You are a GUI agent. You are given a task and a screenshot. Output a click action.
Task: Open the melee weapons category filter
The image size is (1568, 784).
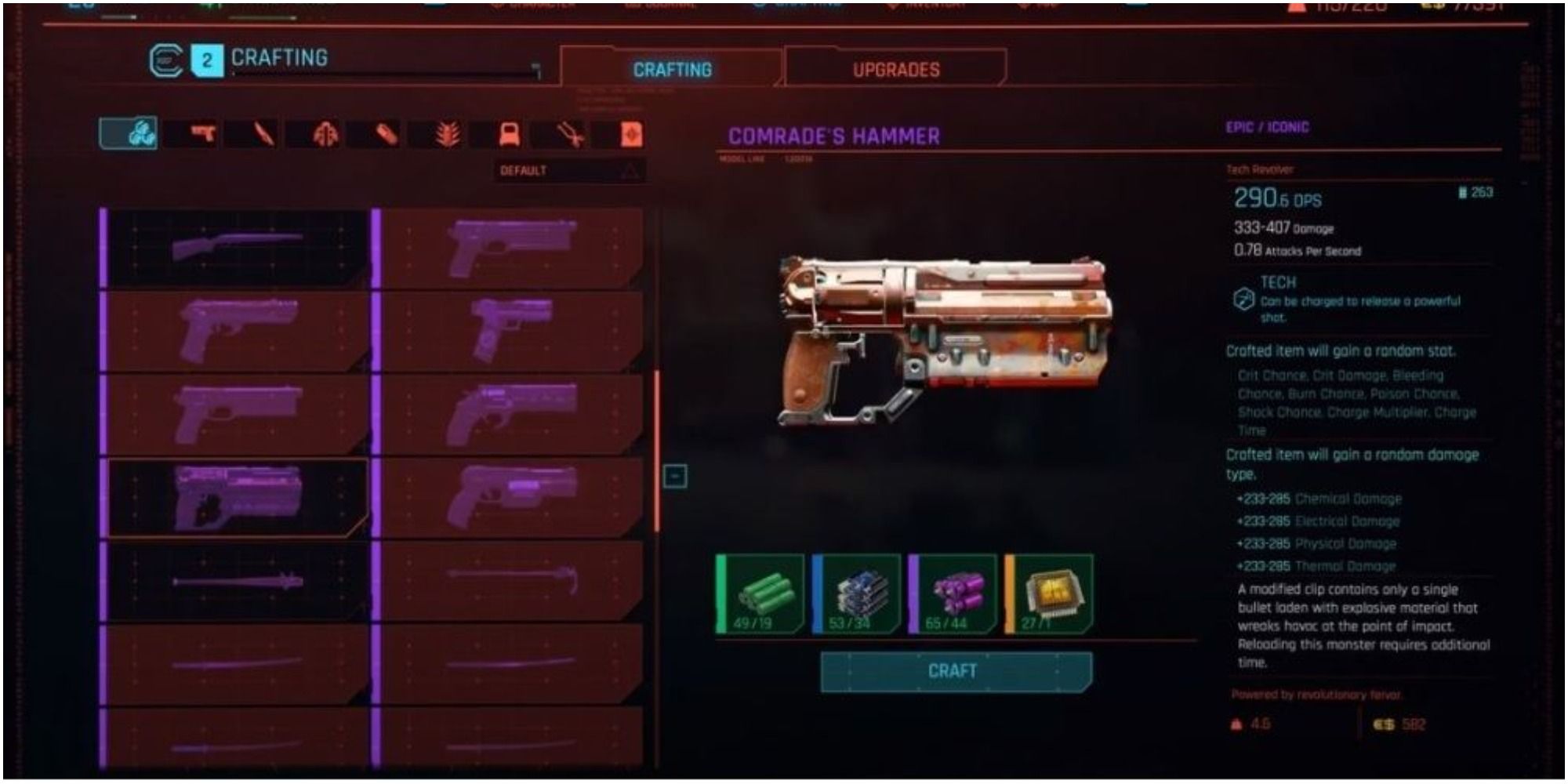point(264,136)
